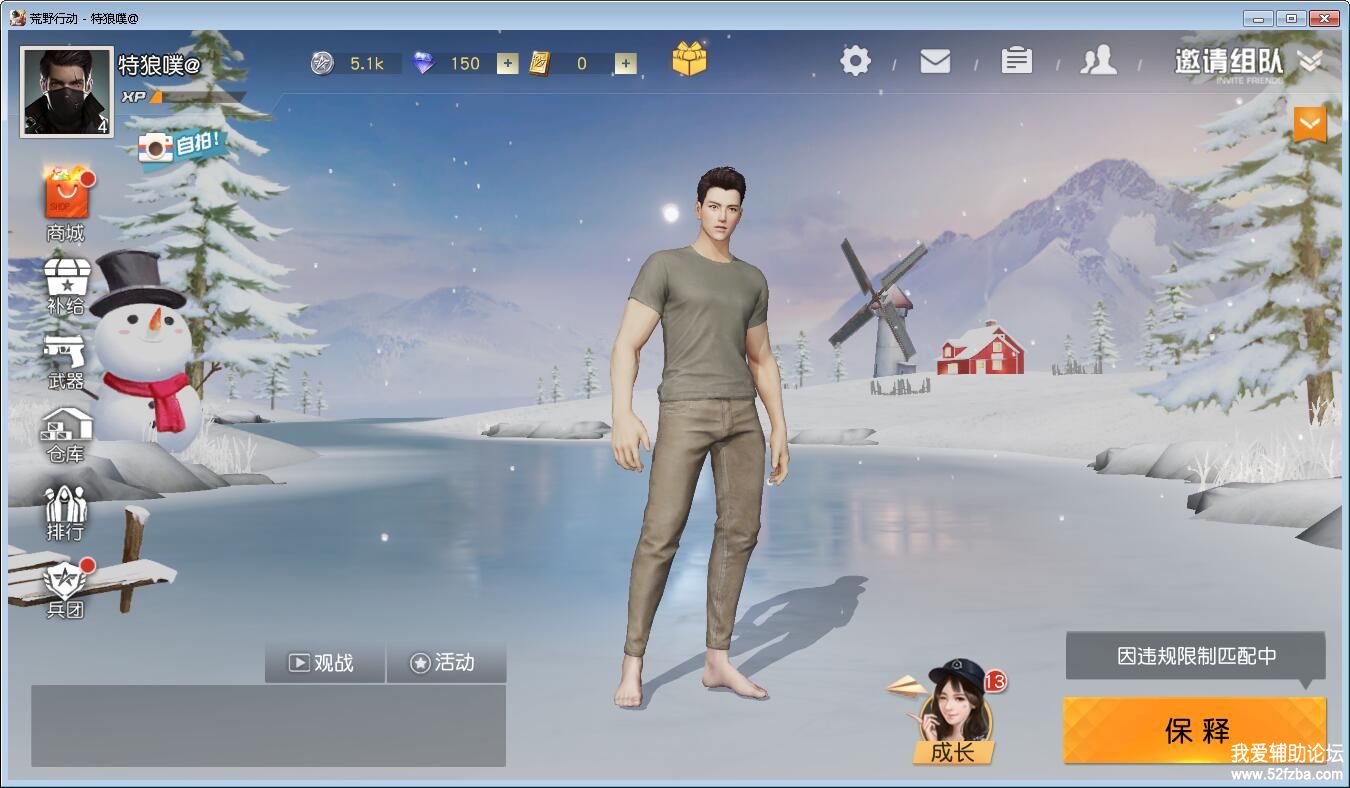Screen dimensions: 1350x788
Task: Open the 兵团 legion menu
Action: 66,588
